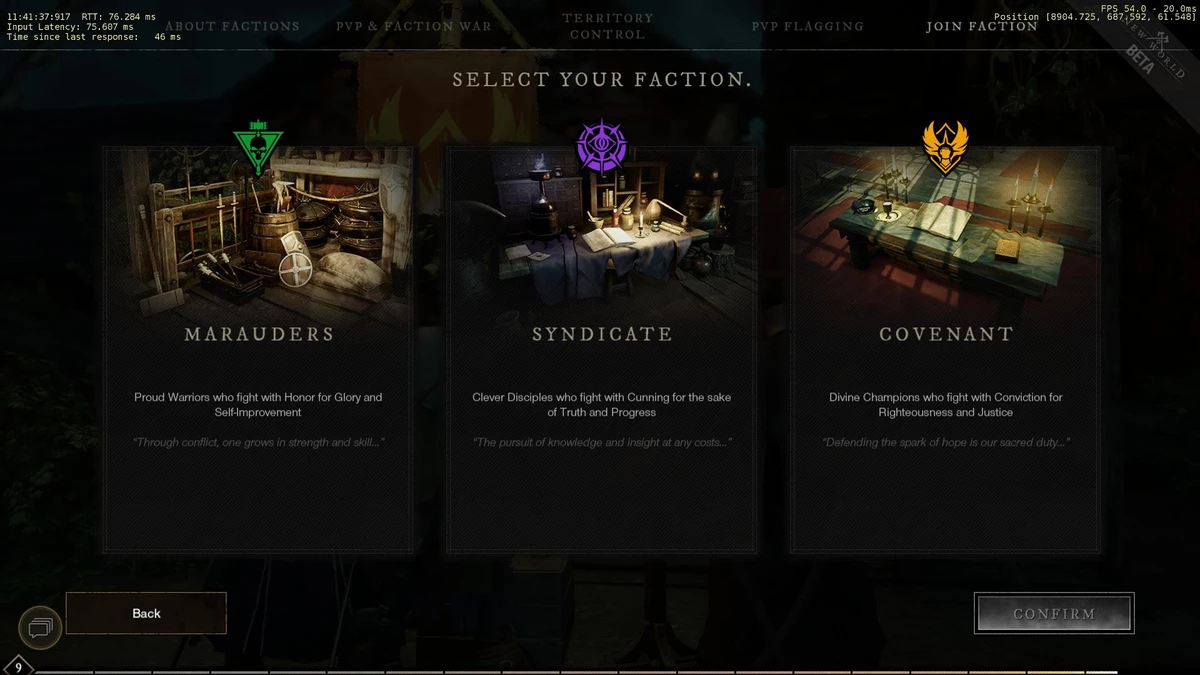Switch to the PVP Flagging tab
The width and height of the screenshot is (1200, 675).
click(x=807, y=26)
